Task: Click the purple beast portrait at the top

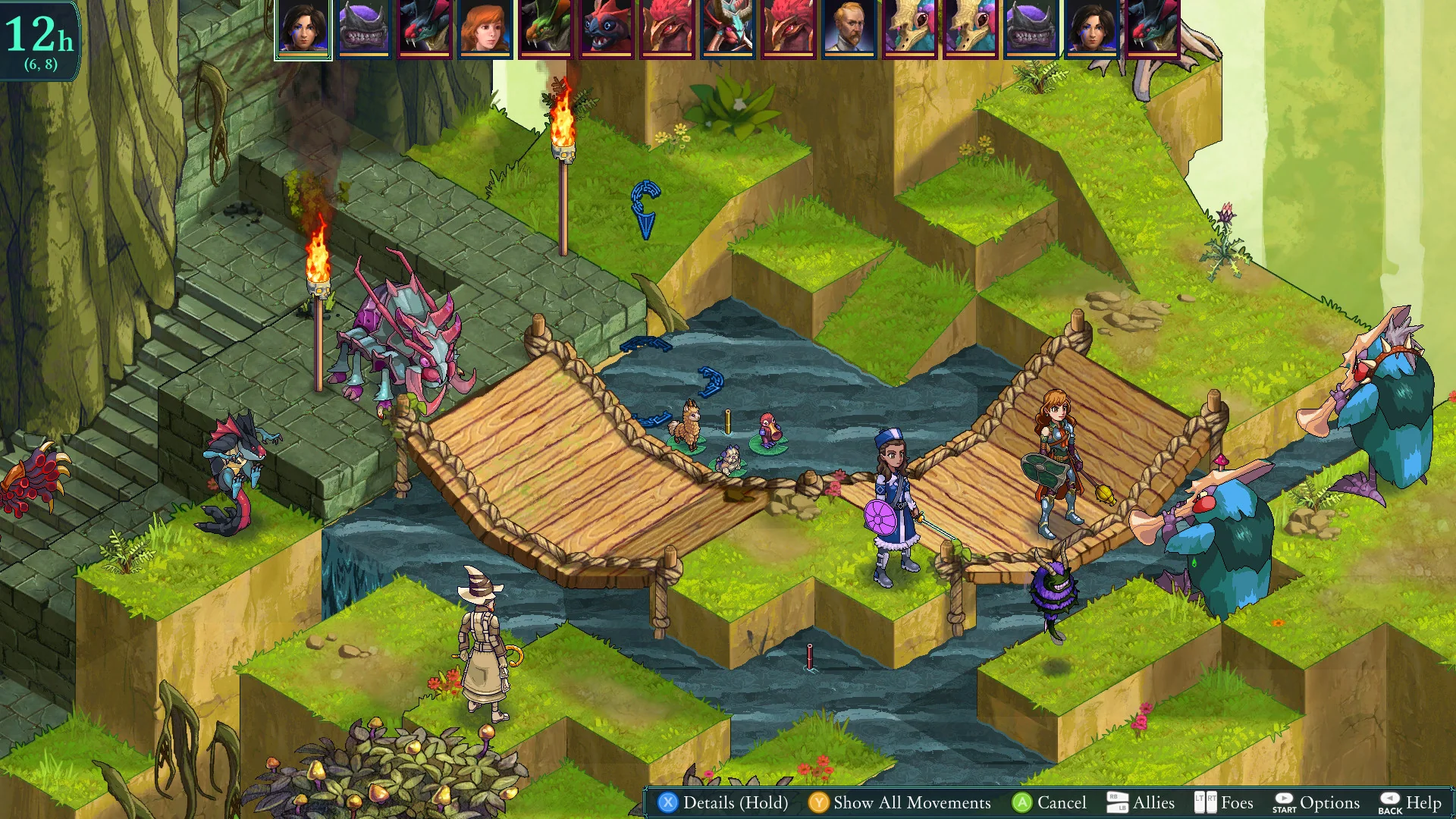Action: [362, 30]
